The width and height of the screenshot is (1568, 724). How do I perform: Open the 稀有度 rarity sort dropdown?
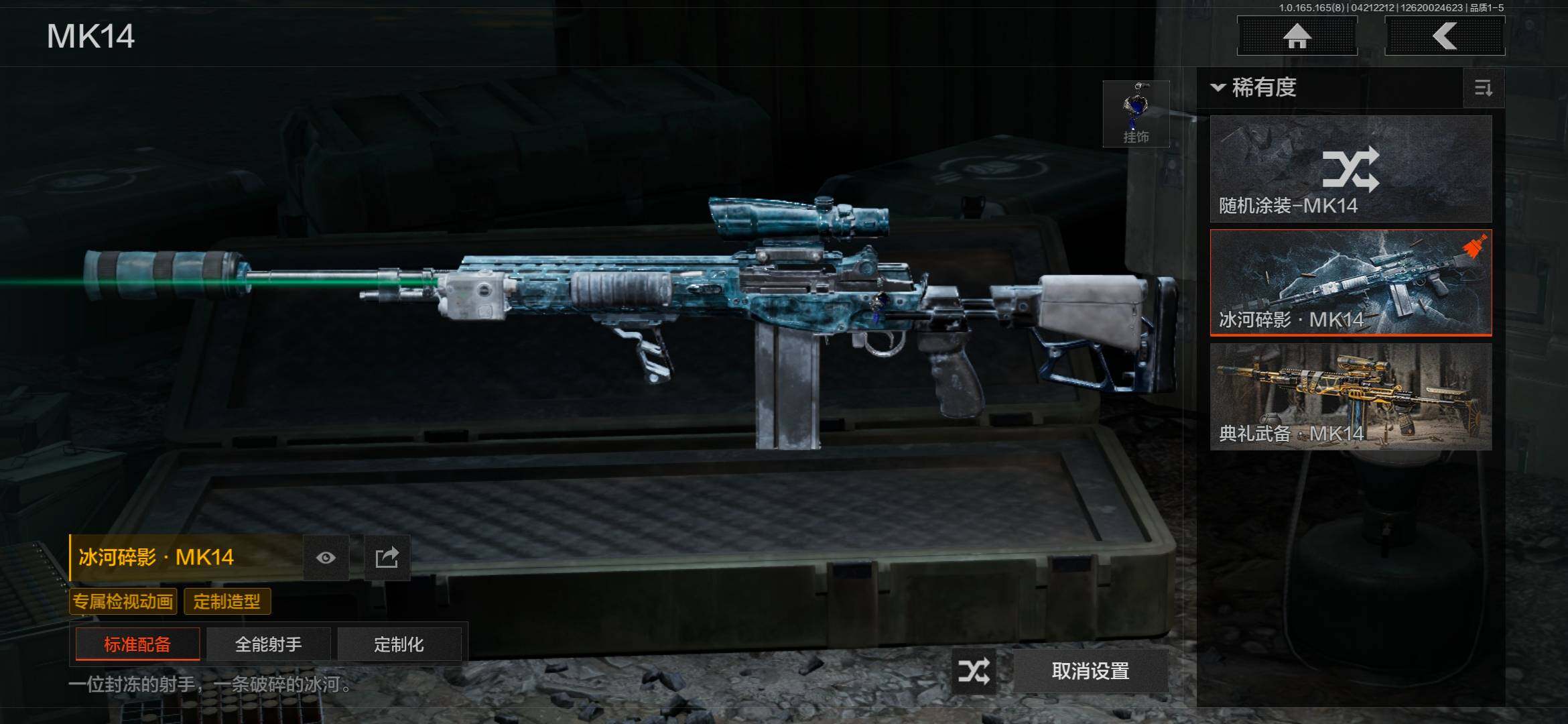pos(1254,87)
